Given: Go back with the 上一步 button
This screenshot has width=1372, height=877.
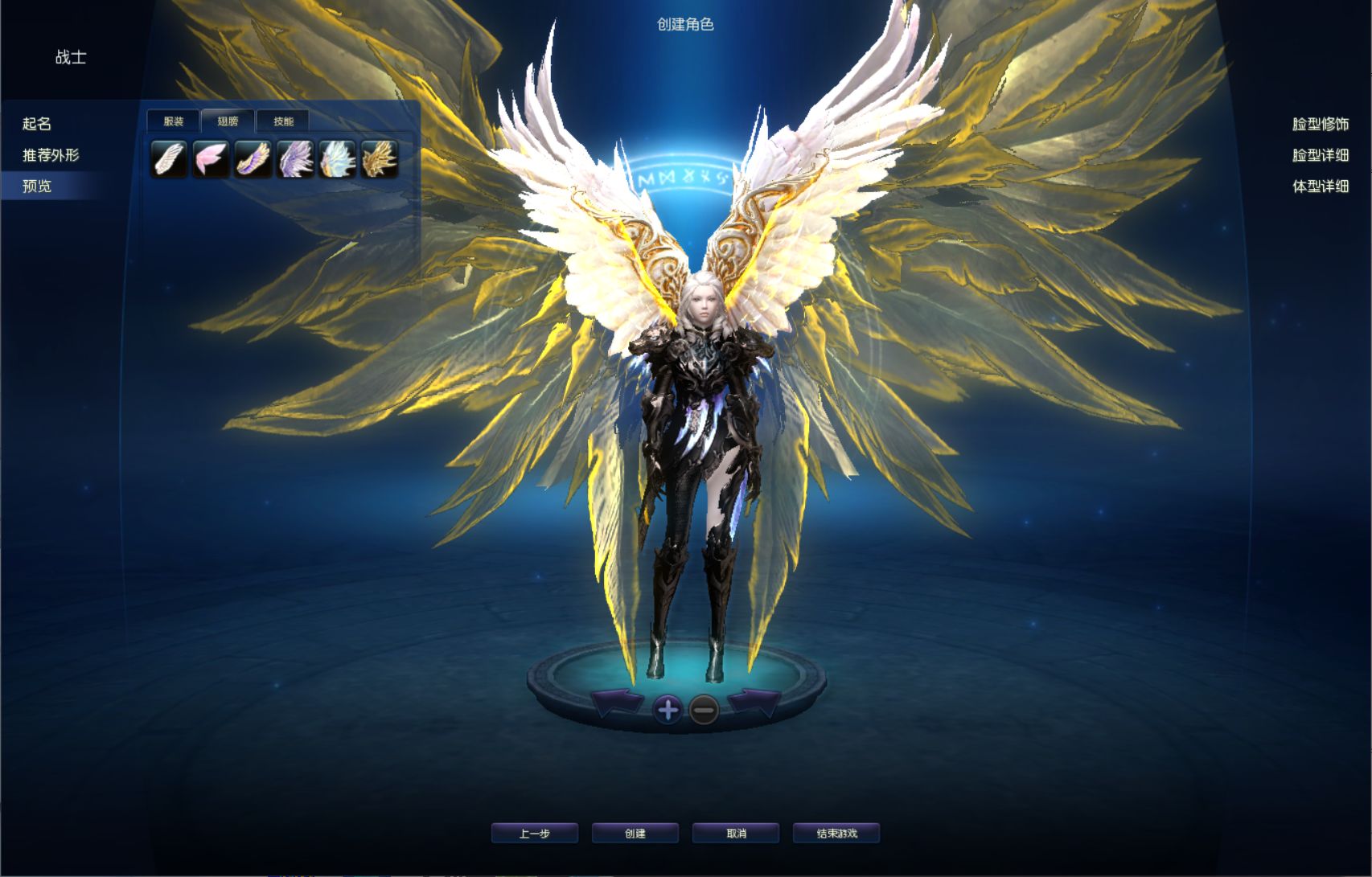Looking at the screenshot, I should 535,834.
